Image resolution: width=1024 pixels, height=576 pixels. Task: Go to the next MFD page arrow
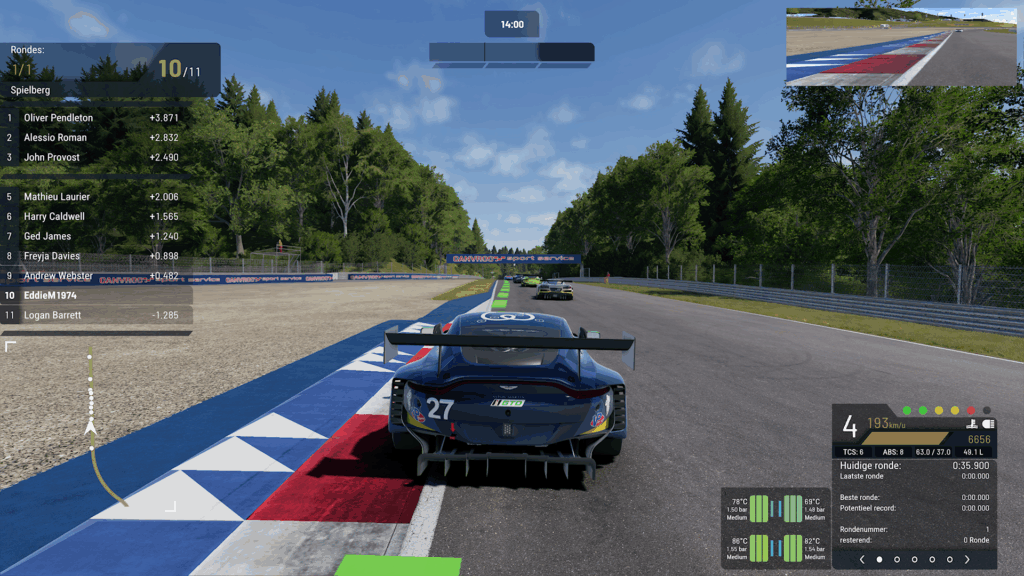[x=967, y=559]
